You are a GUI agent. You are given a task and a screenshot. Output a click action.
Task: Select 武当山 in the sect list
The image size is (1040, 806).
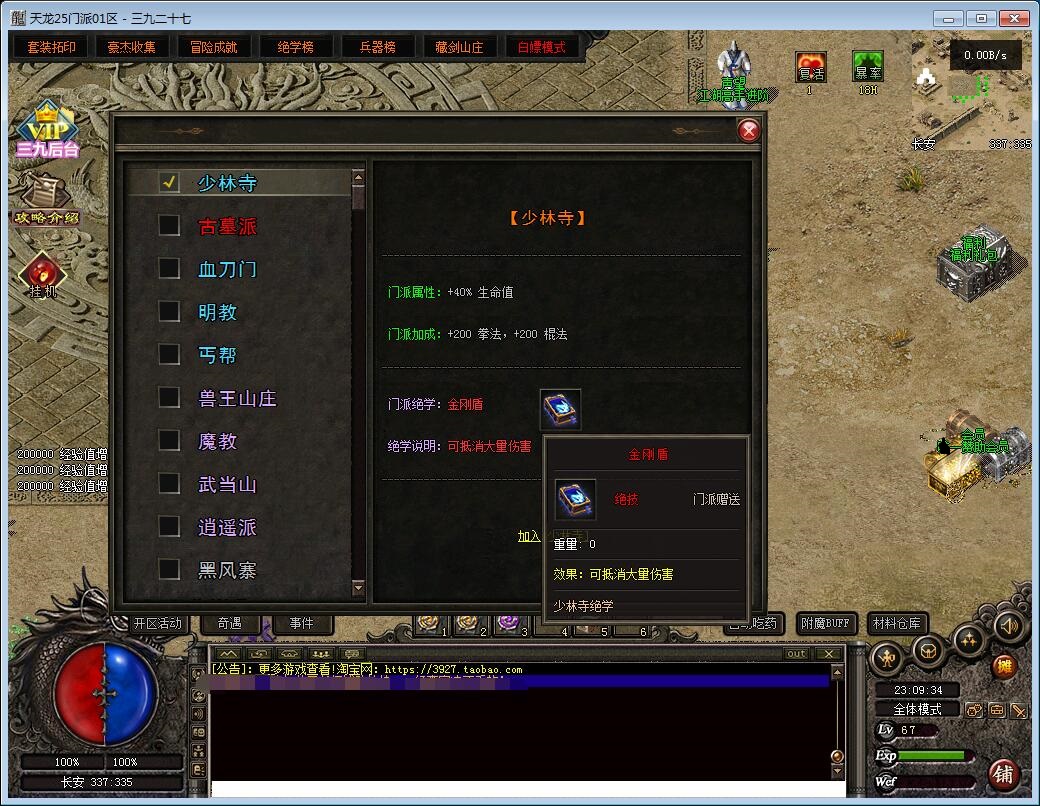(170, 484)
